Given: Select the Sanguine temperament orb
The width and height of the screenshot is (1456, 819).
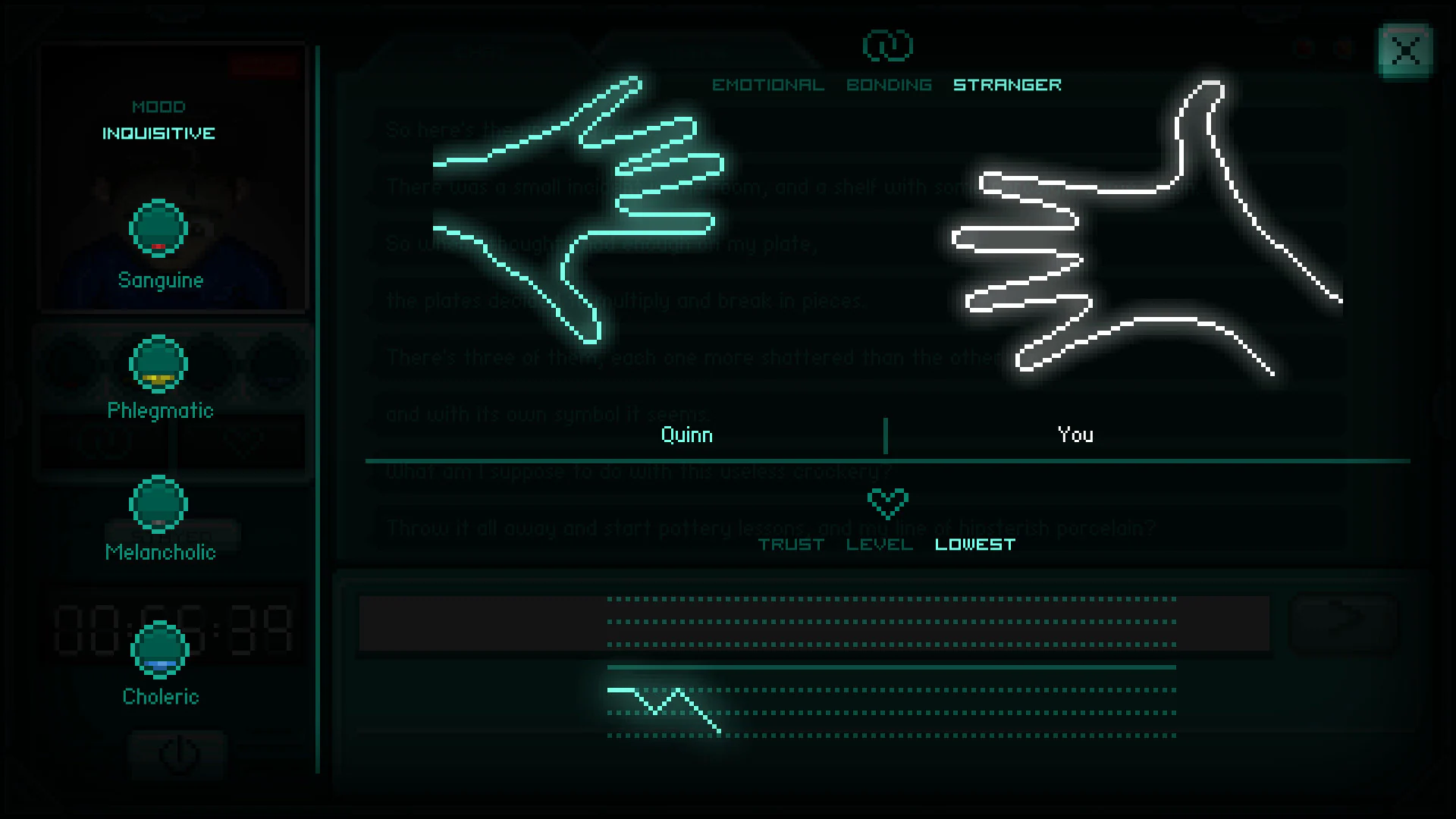Looking at the screenshot, I should pyautogui.click(x=158, y=227).
